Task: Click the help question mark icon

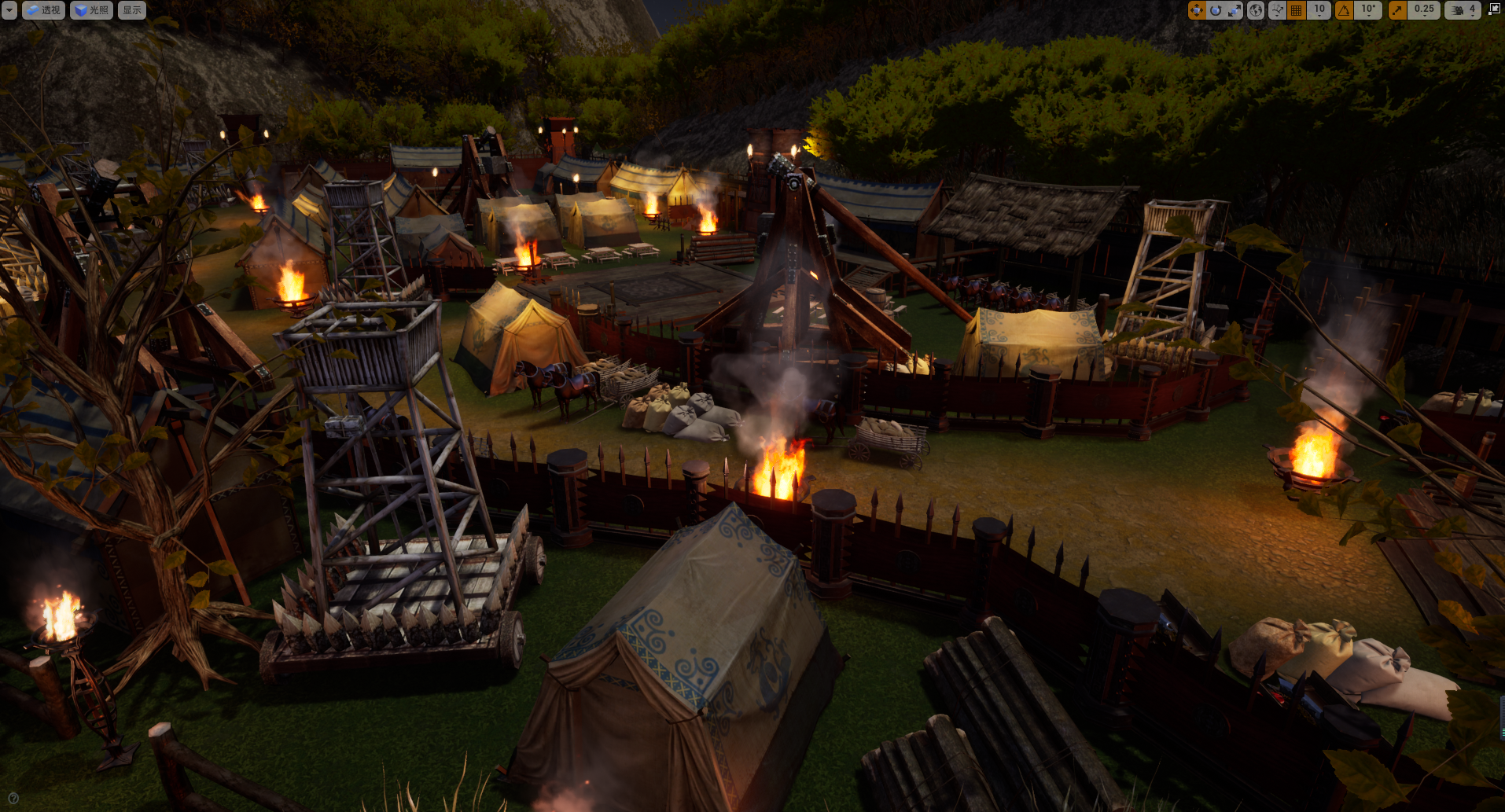Action: (x=13, y=799)
